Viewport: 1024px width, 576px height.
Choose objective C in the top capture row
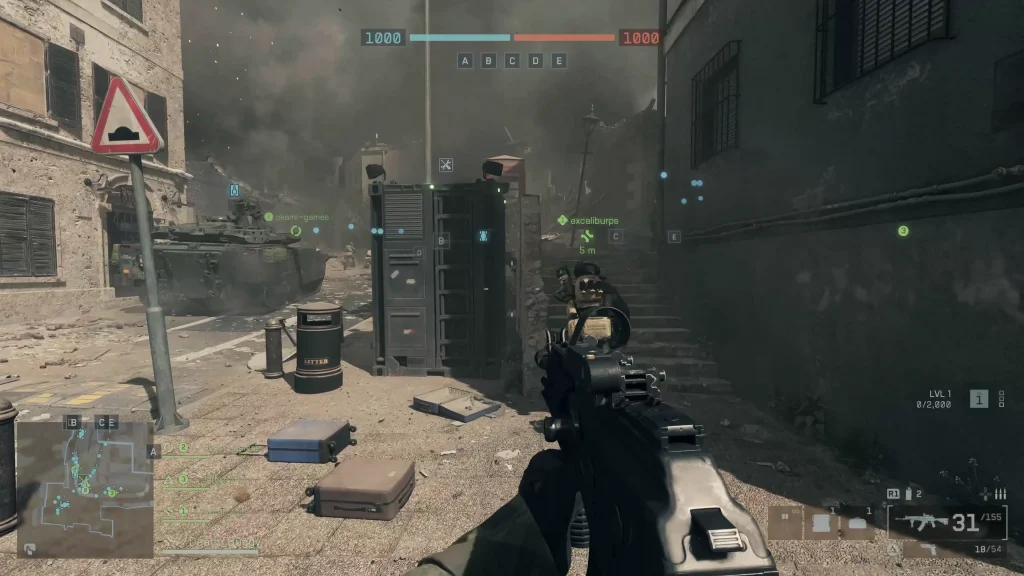(x=512, y=61)
